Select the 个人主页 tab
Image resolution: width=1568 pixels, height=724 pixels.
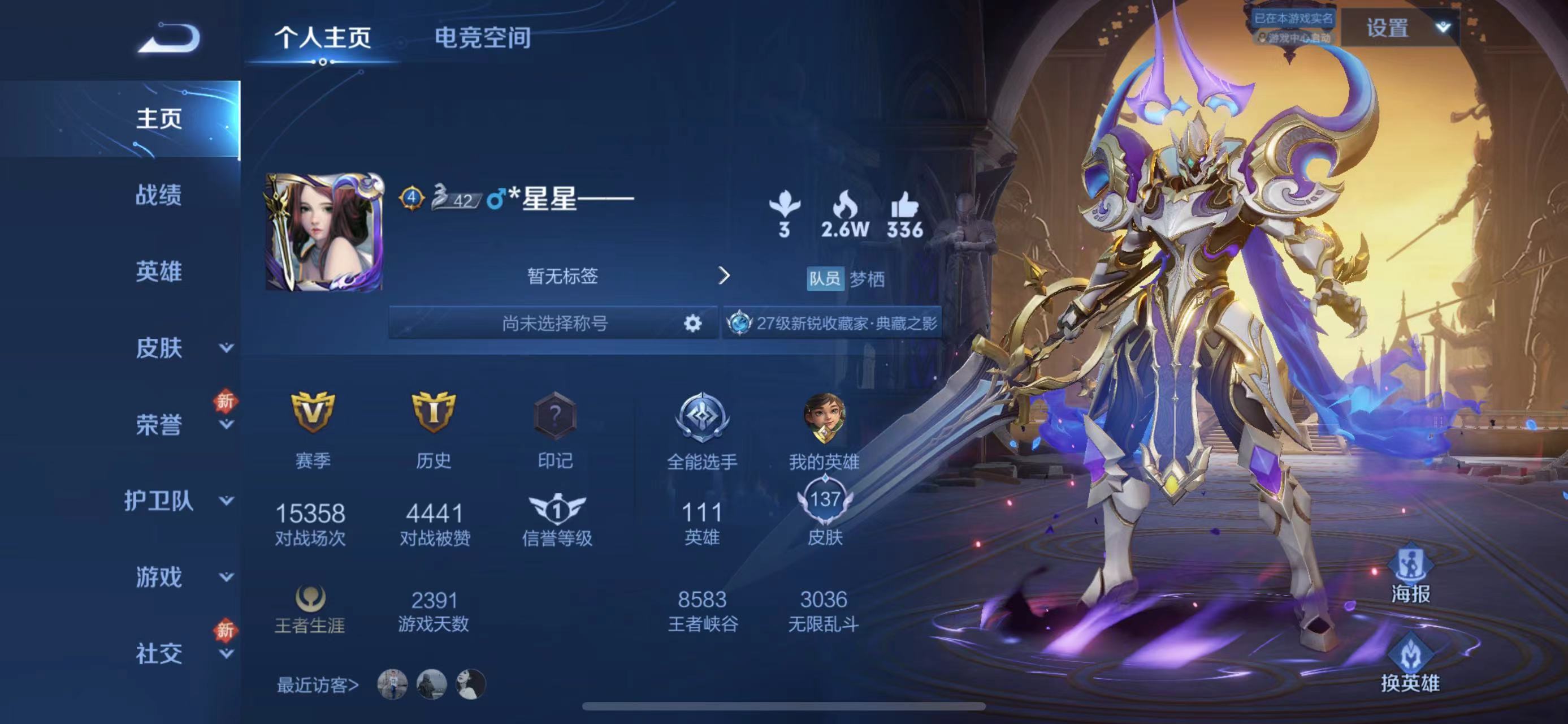pyautogui.click(x=323, y=38)
